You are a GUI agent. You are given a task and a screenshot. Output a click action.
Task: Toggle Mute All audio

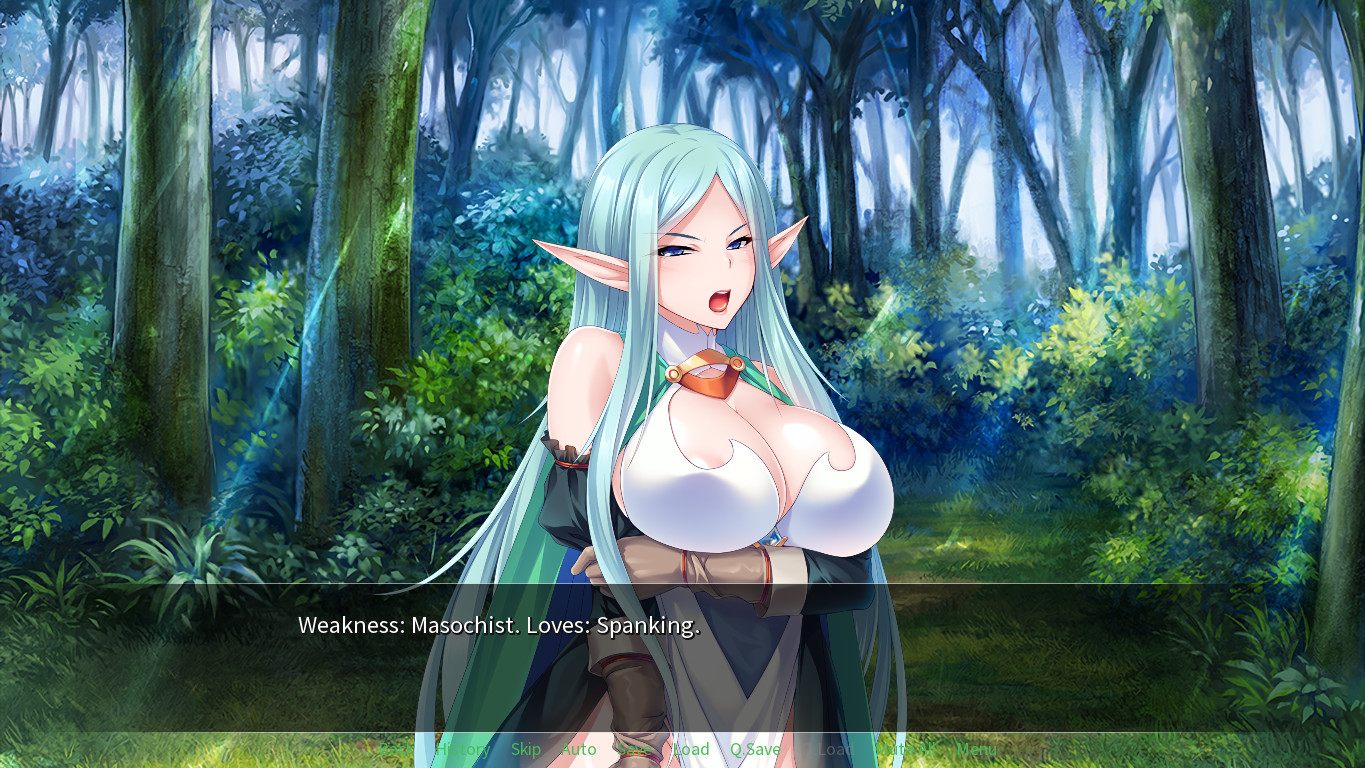pos(906,749)
